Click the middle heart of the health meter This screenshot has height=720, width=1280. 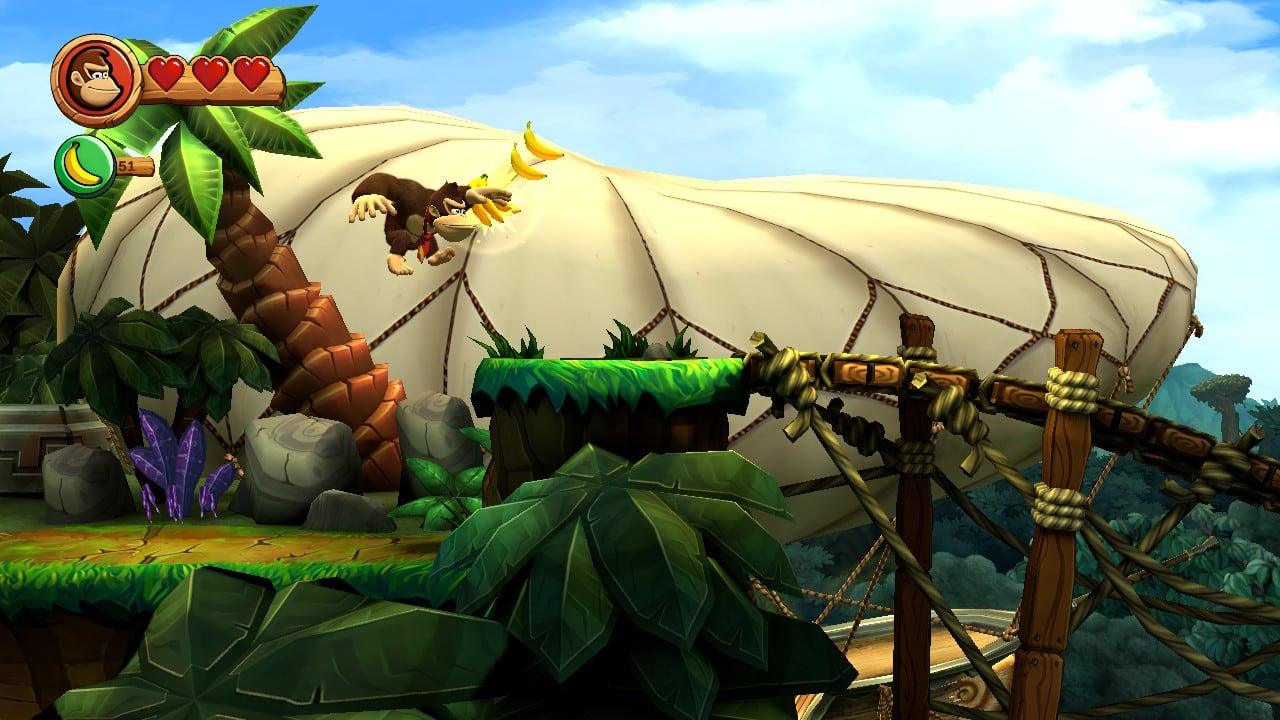click(x=208, y=73)
